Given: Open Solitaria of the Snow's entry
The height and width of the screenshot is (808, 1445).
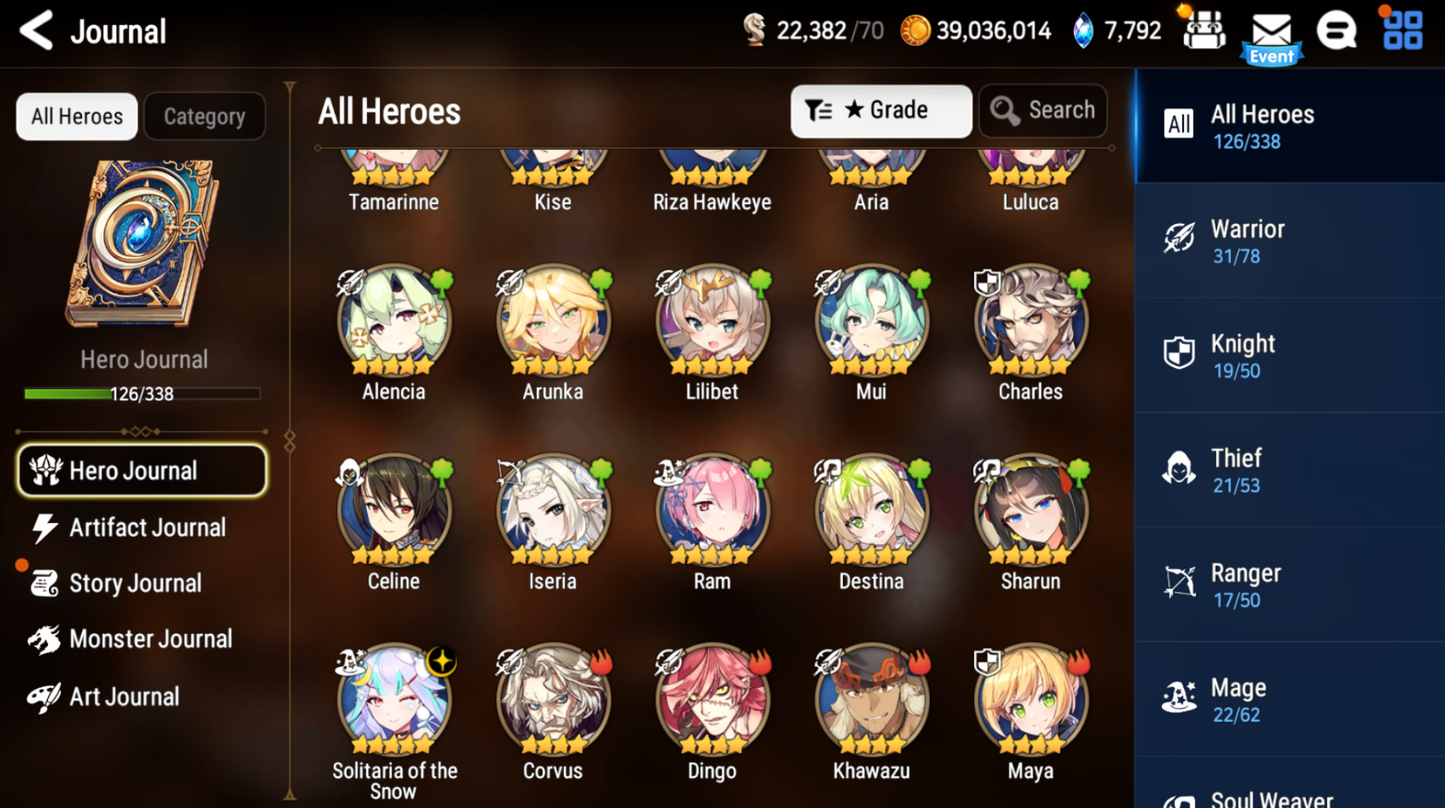Looking at the screenshot, I should pyautogui.click(x=394, y=702).
